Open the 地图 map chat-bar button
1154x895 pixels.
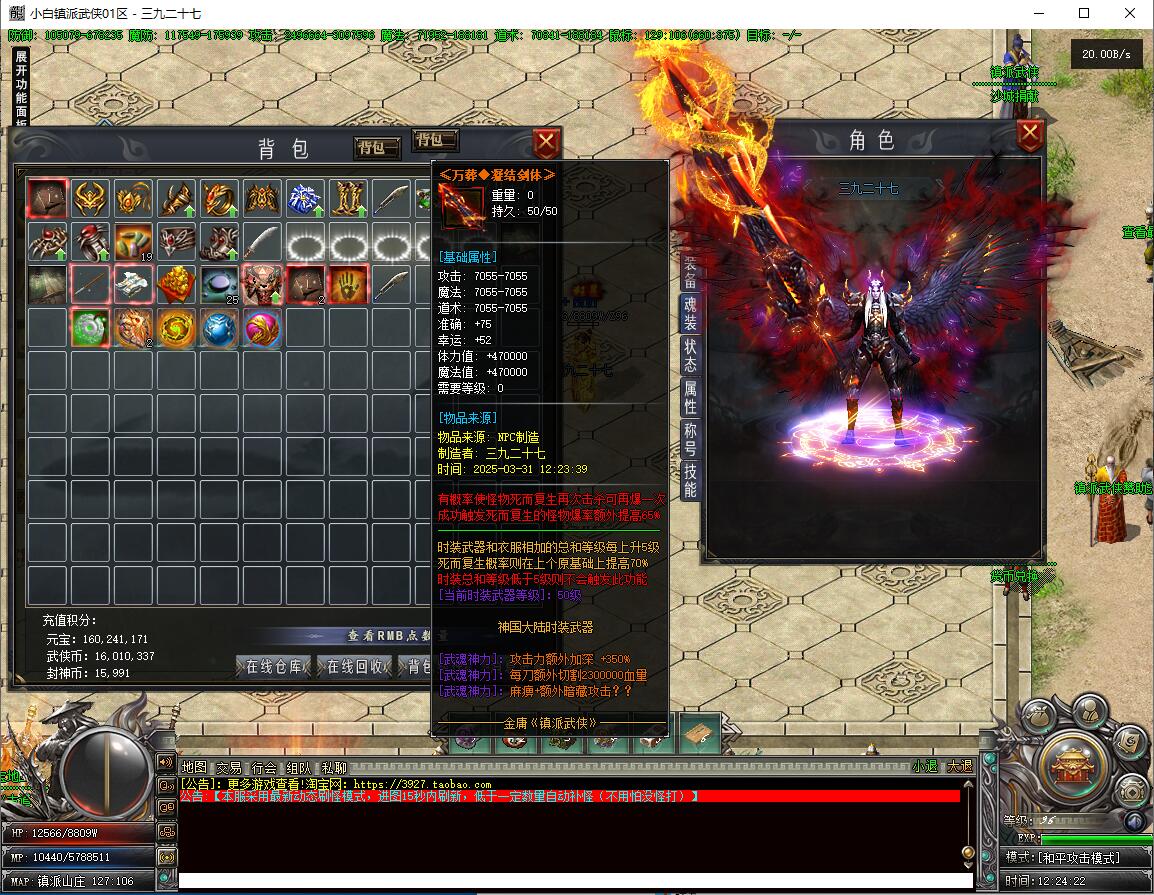[193, 768]
